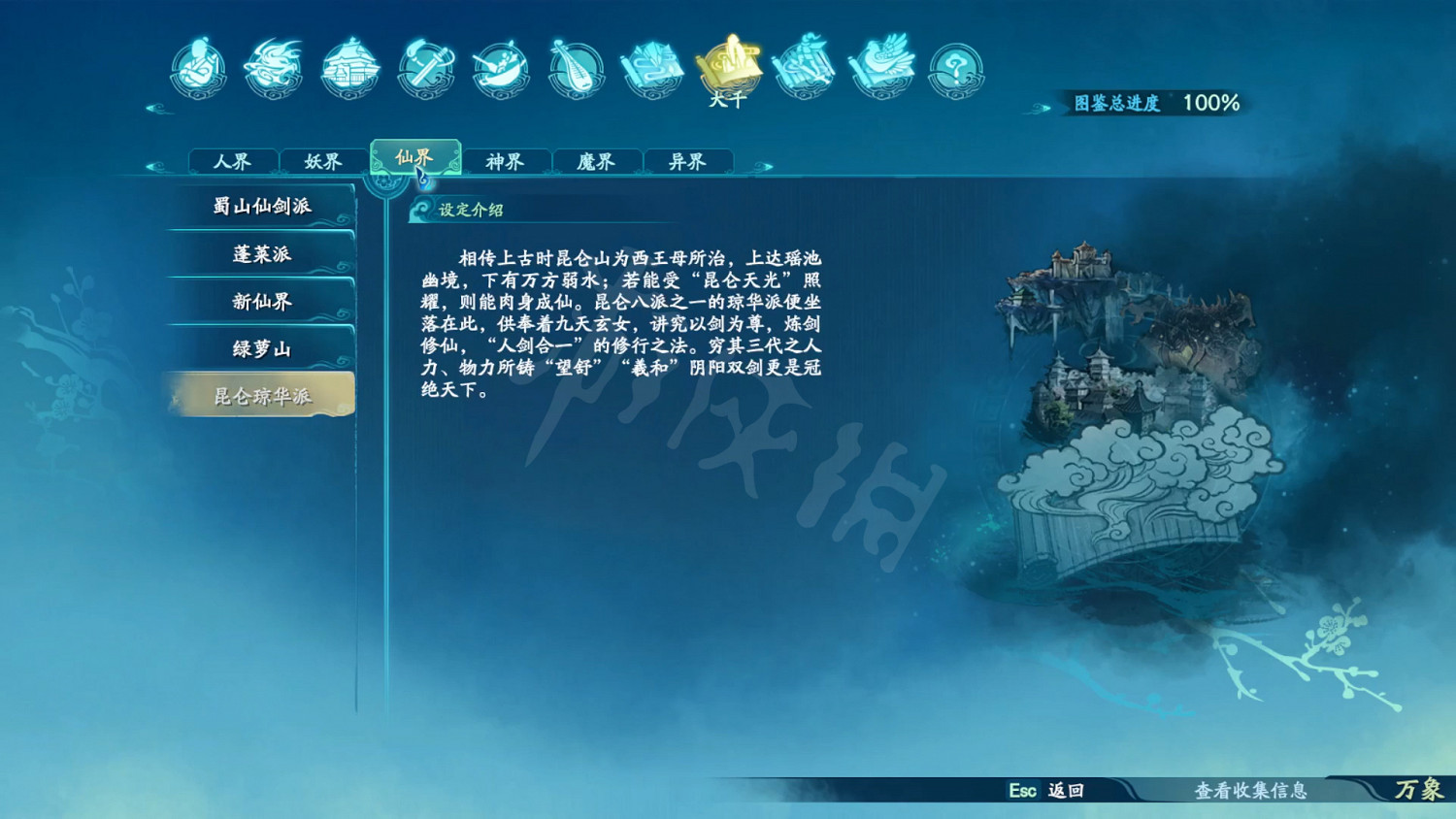Screen dimensions: 1456x819
Task: Click the map scroll compendium icon
Action: click(652, 68)
